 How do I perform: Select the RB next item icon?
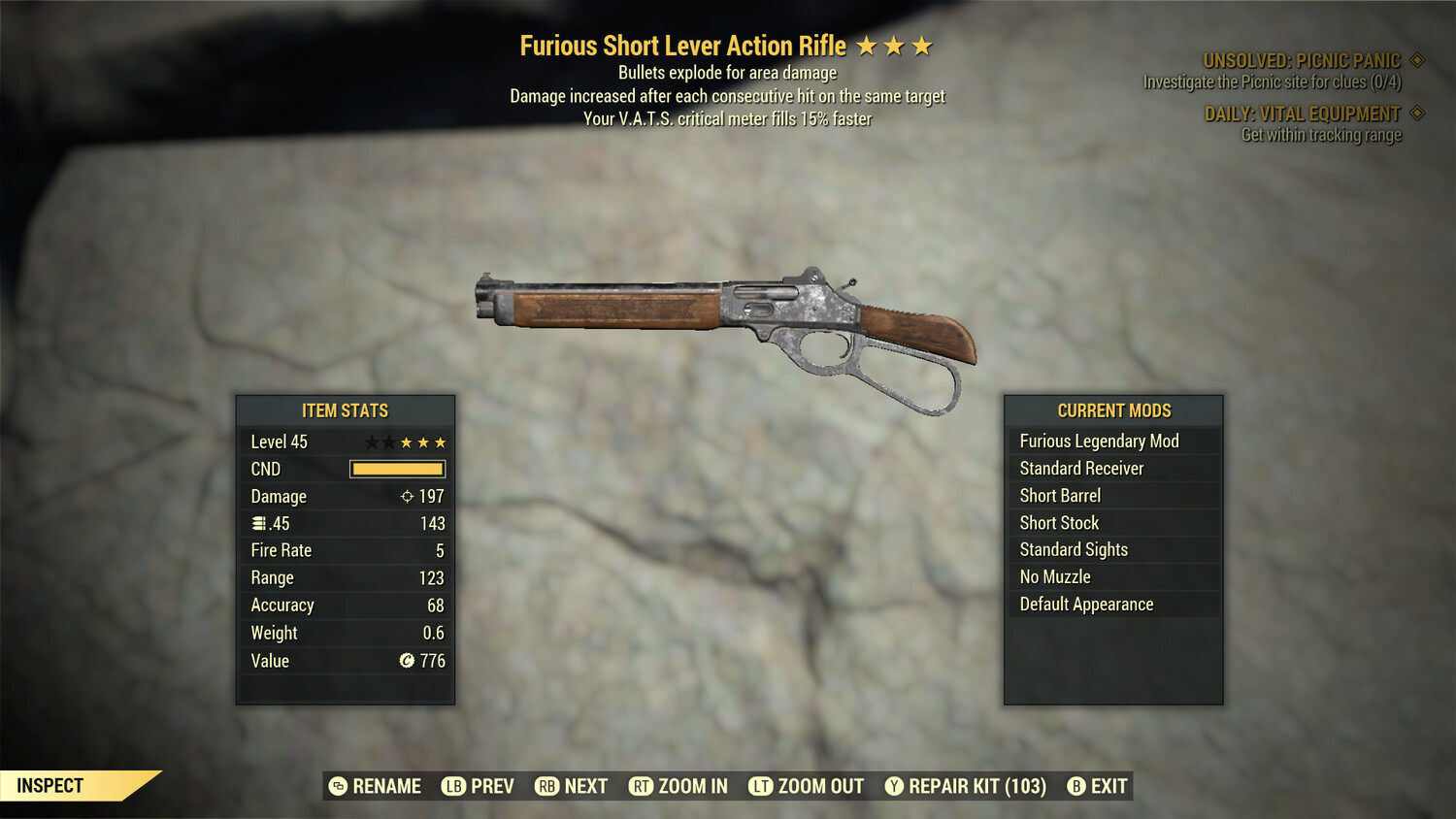tap(546, 786)
